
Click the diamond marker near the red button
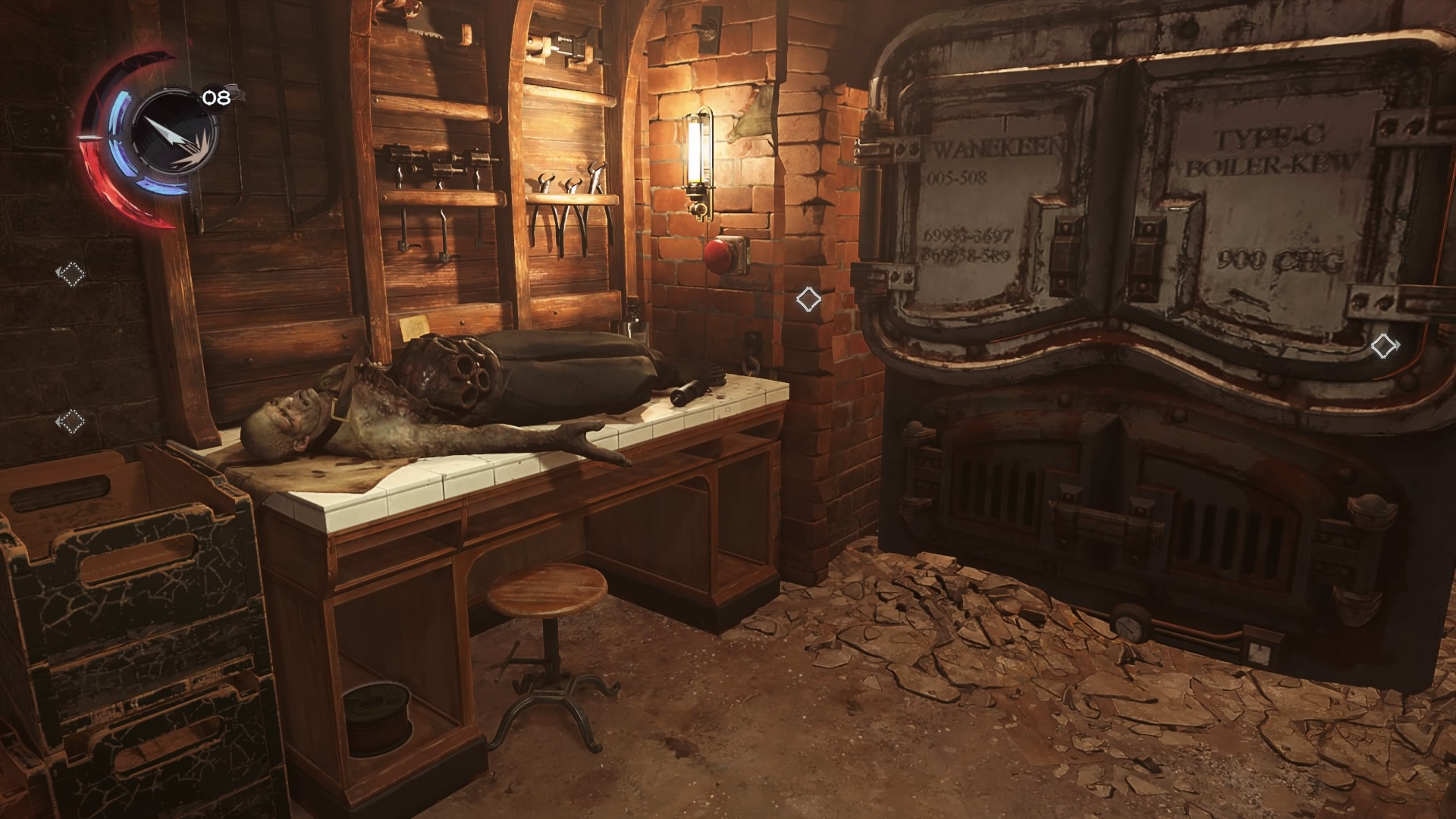point(808,300)
